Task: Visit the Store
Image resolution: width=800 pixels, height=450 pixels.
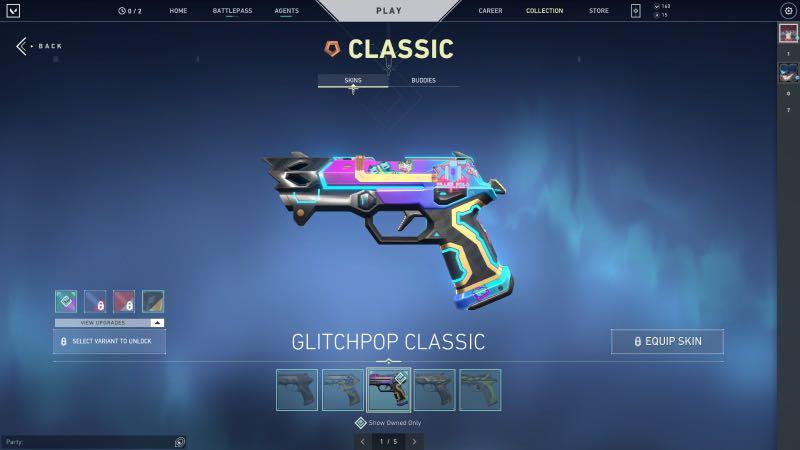Action: 598,11
